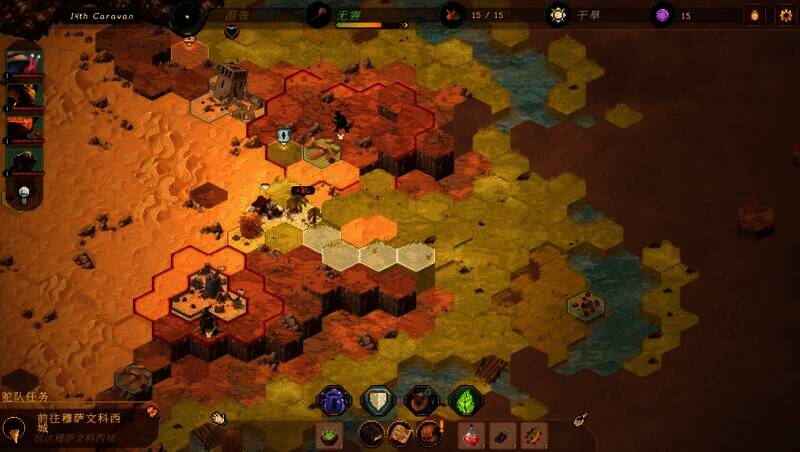Select the striped larva item slot
Image resolution: width=800 pixels, height=452 pixels.
535,435
